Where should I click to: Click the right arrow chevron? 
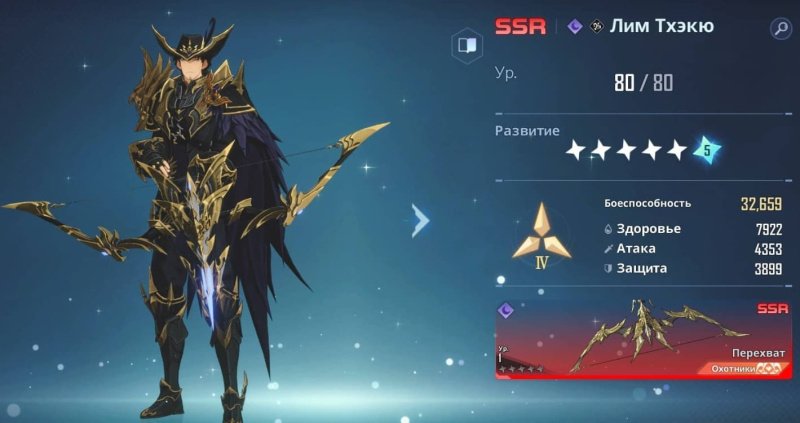coord(421,220)
